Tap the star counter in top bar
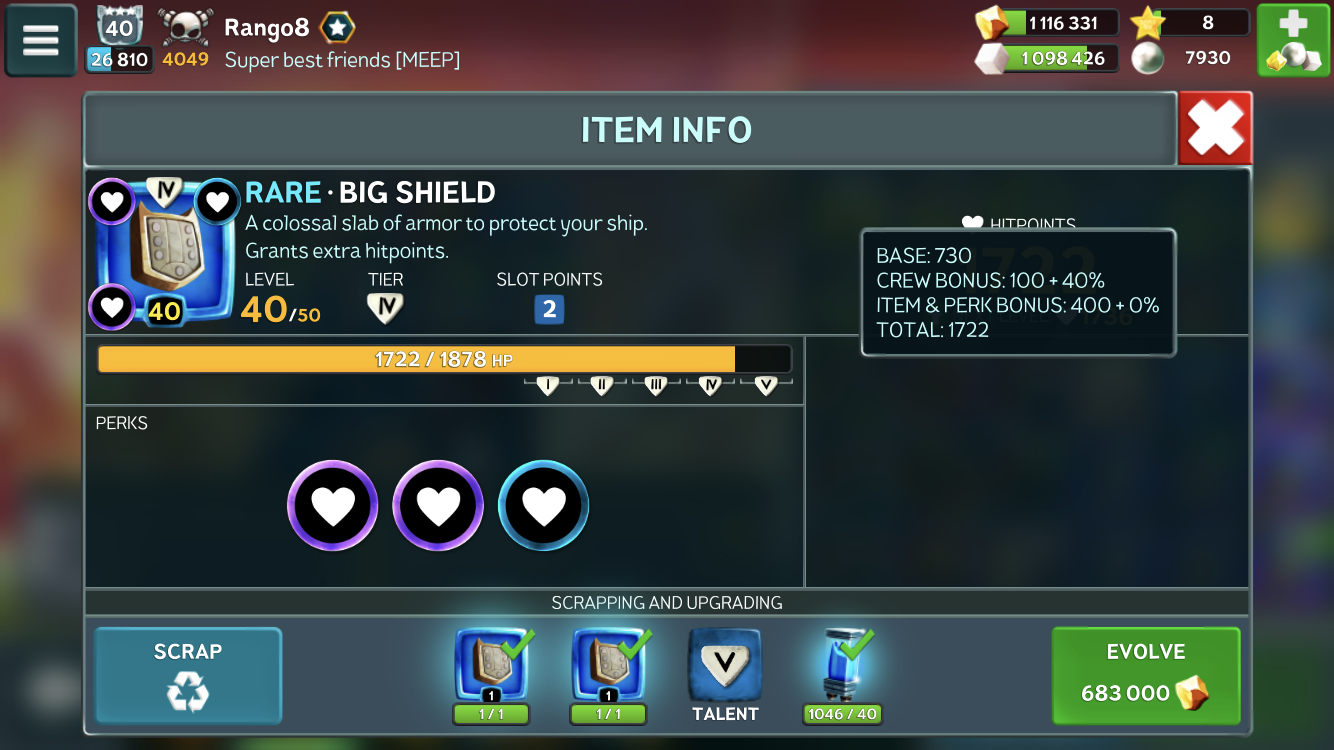Viewport: 1334px width, 750px height. (x=1190, y=23)
